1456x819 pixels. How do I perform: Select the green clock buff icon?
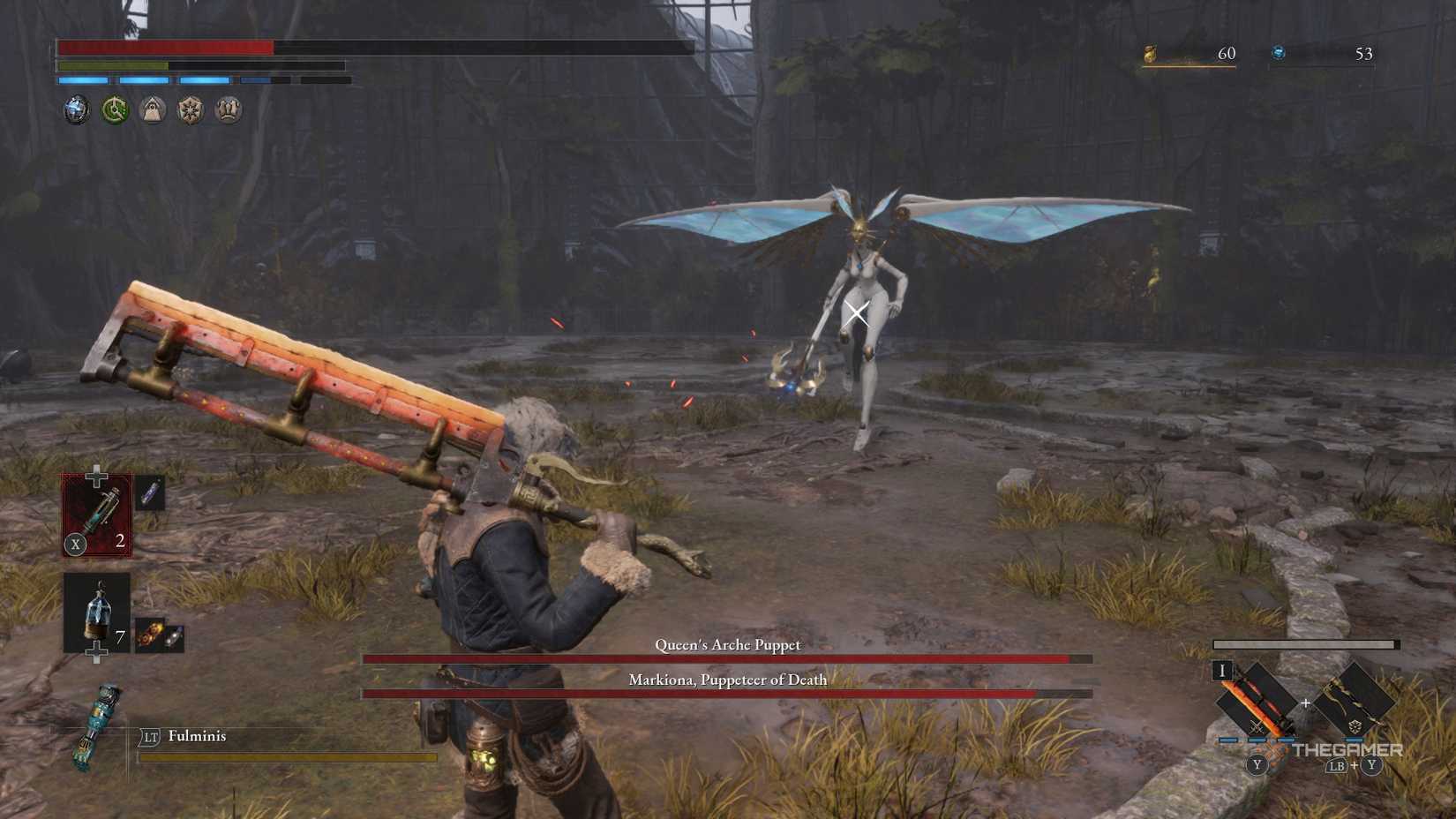click(x=114, y=109)
